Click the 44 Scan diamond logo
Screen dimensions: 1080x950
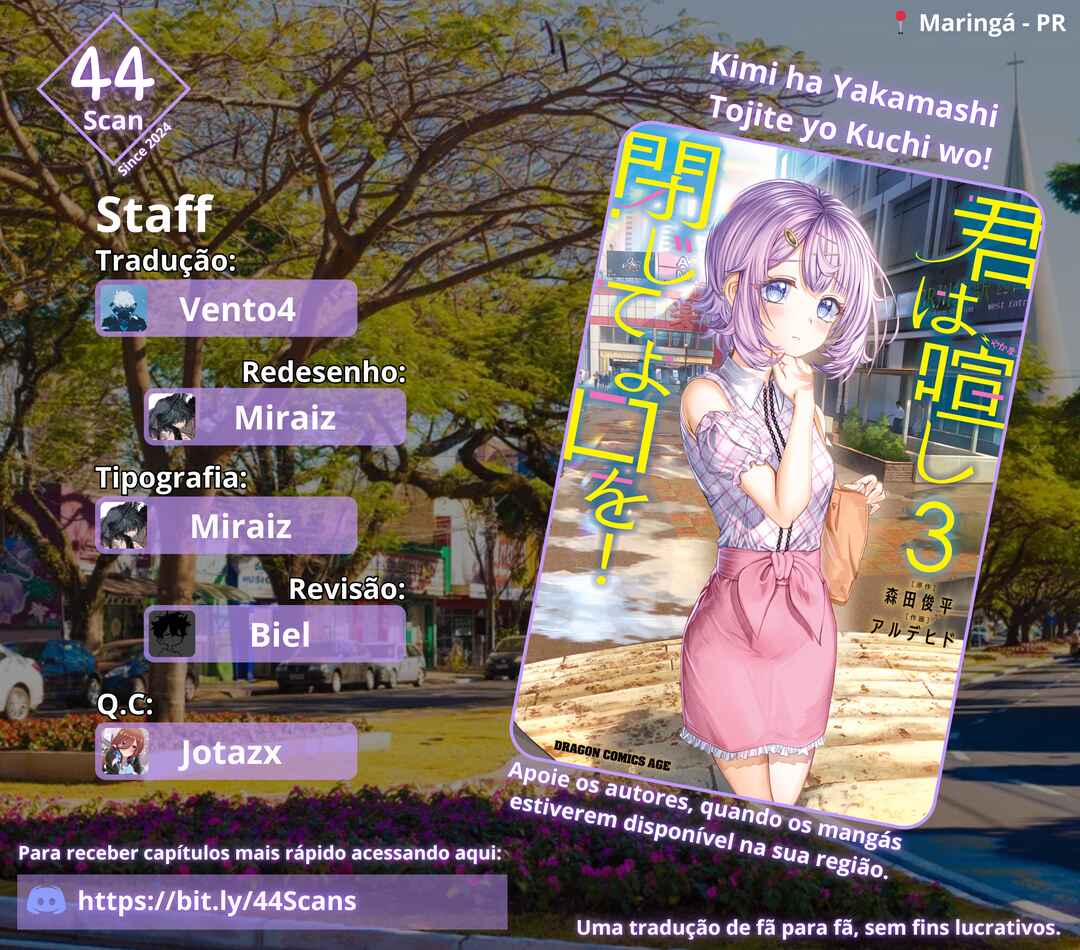coord(113,90)
